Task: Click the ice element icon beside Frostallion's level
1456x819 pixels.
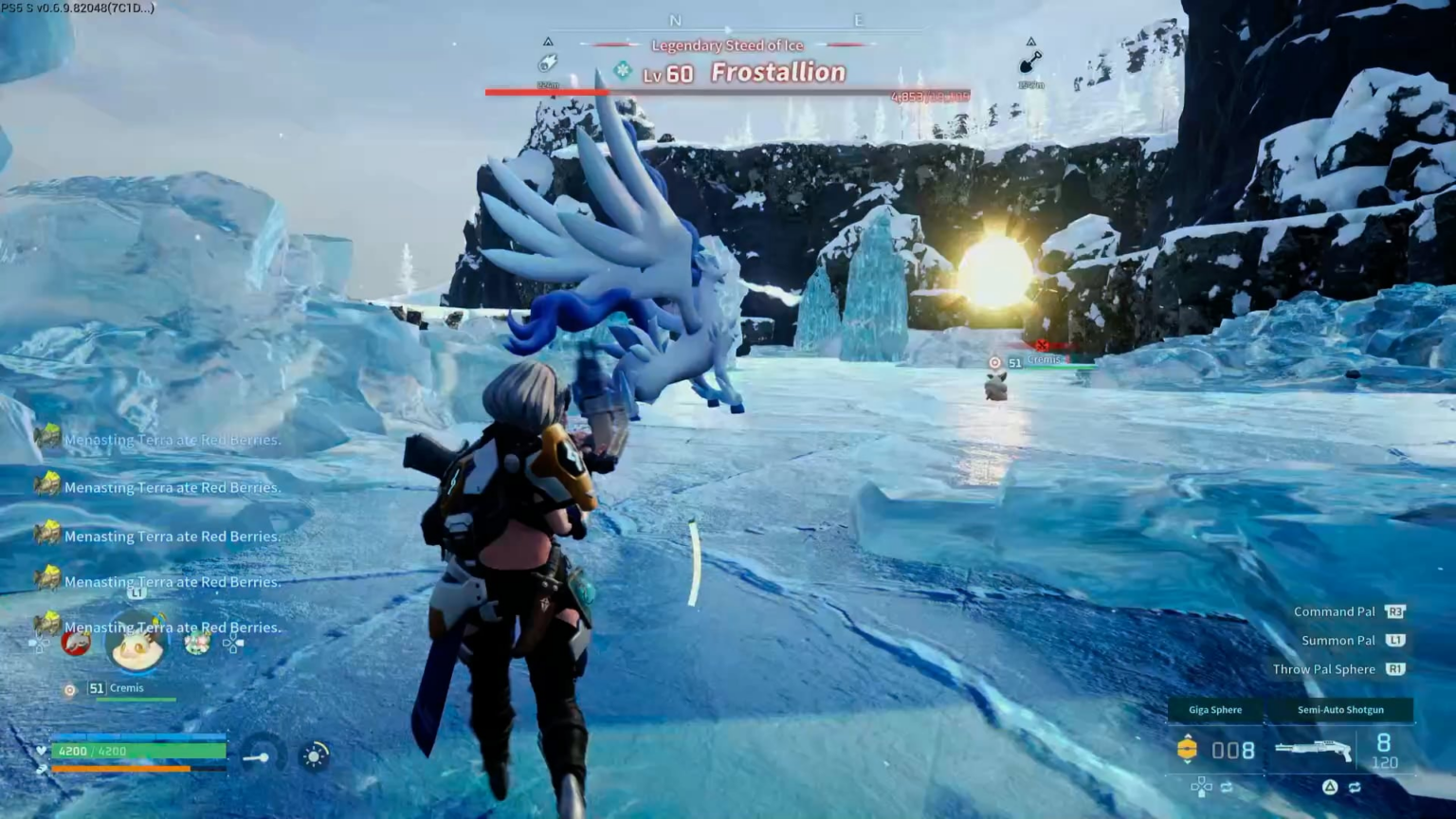Action: [623, 70]
